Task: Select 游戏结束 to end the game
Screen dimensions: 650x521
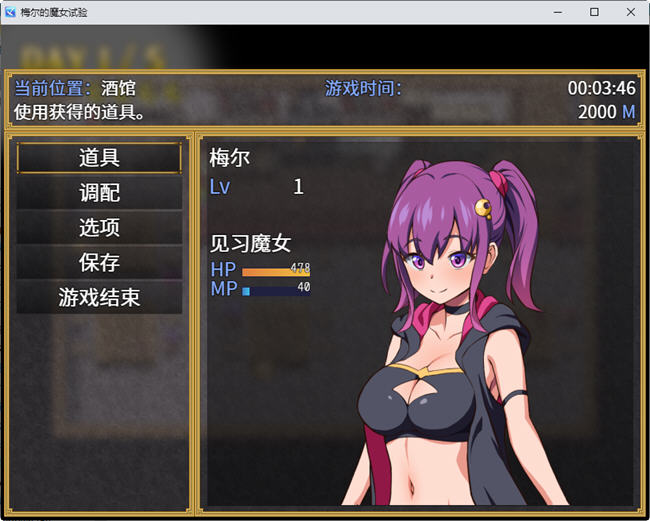Action: click(99, 298)
